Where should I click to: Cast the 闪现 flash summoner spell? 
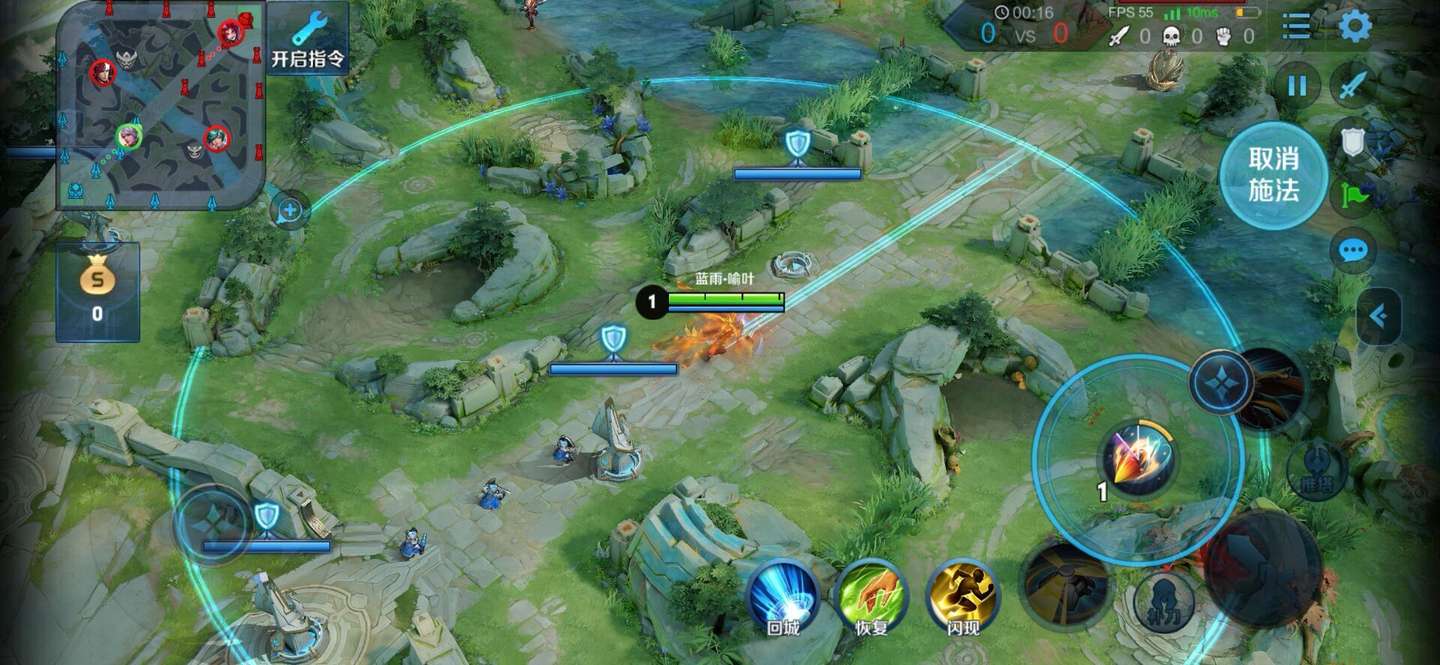click(962, 597)
